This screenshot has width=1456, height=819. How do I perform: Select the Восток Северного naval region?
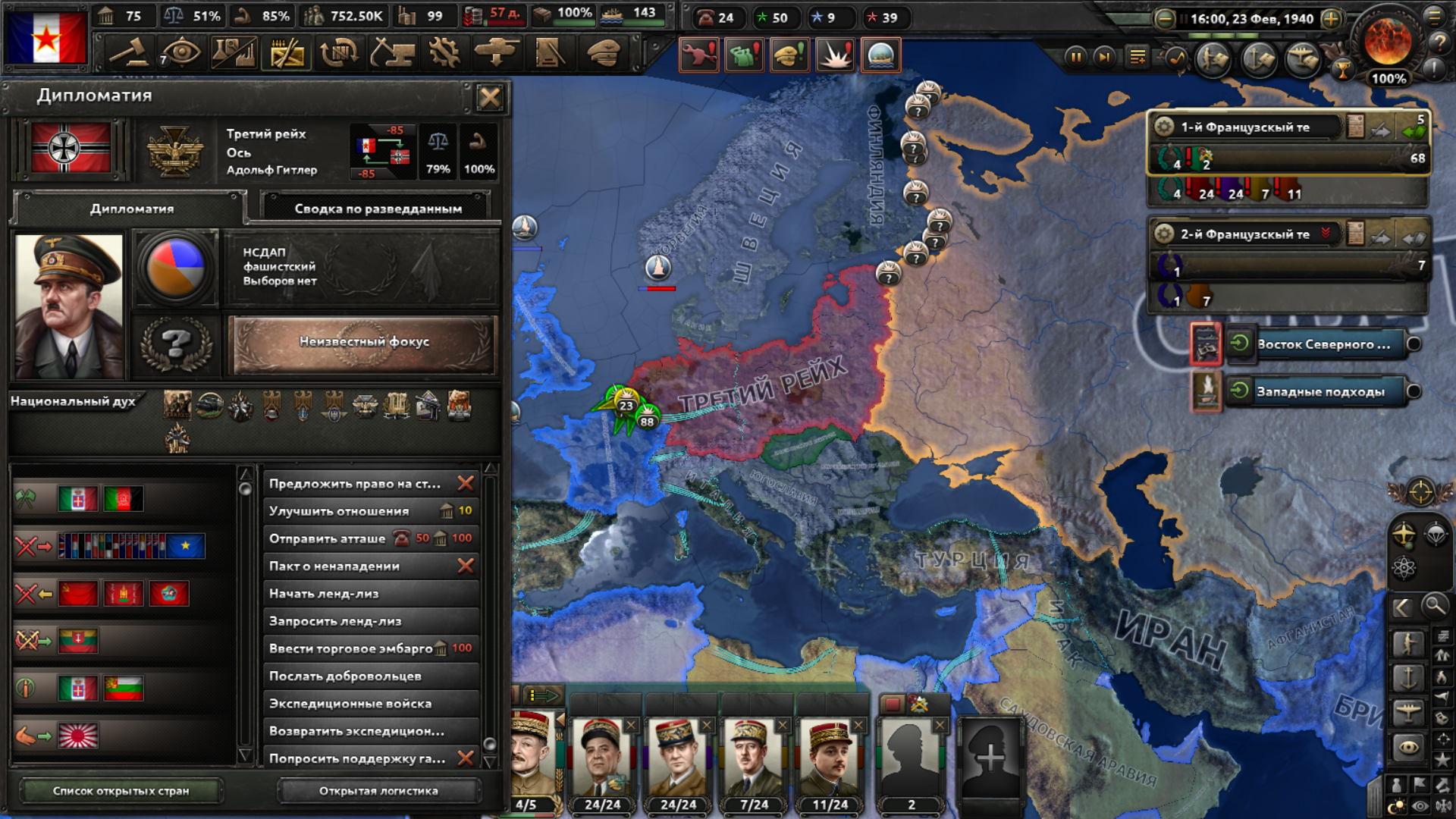1323,344
